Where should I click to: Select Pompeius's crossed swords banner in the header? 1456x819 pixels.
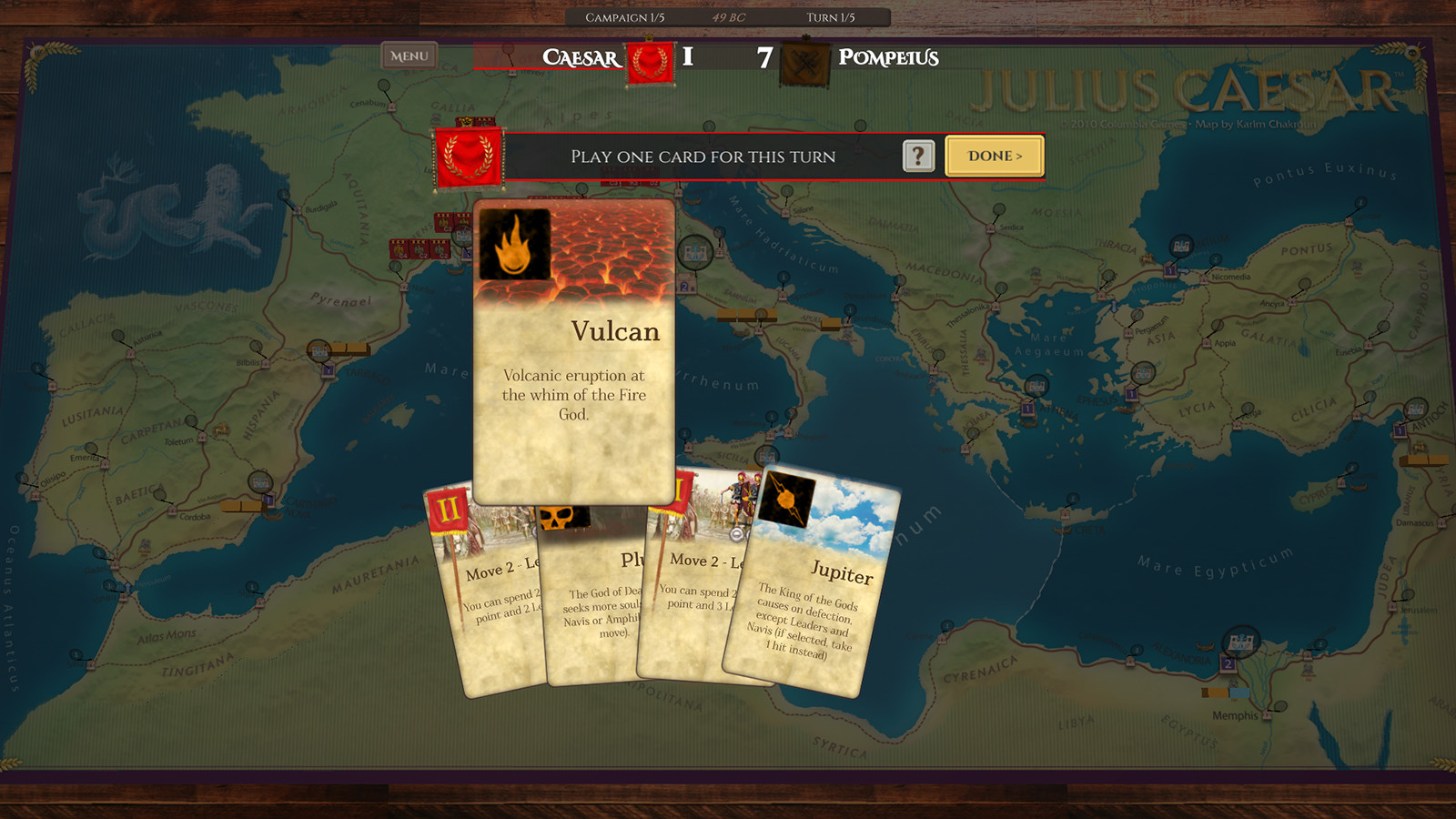click(x=806, y=59)
